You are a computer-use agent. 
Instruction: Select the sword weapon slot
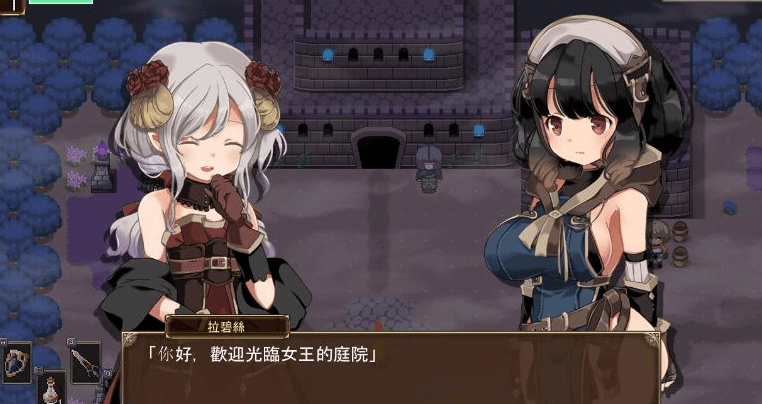pos(85,362)
